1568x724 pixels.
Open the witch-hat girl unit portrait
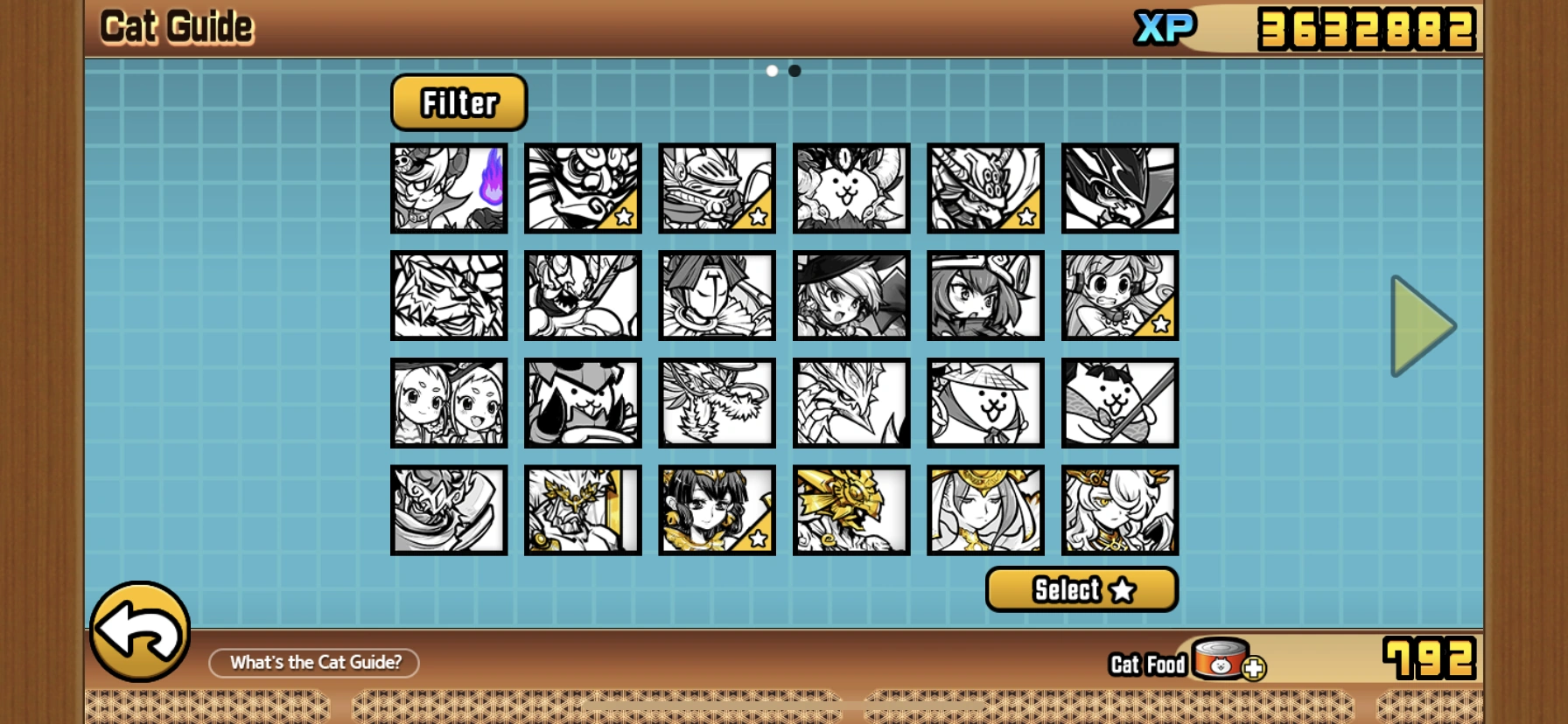coord(851,296)
